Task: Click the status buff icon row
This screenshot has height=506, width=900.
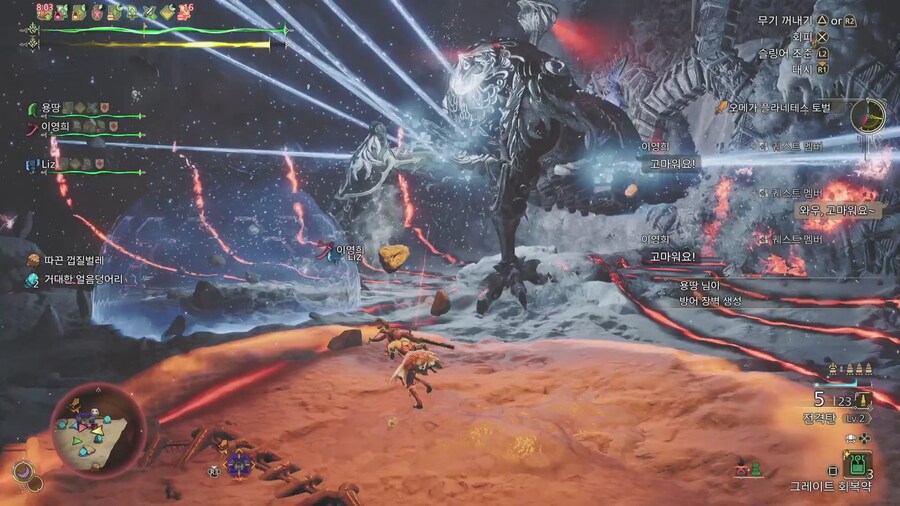Action: (x=108, y=12)
